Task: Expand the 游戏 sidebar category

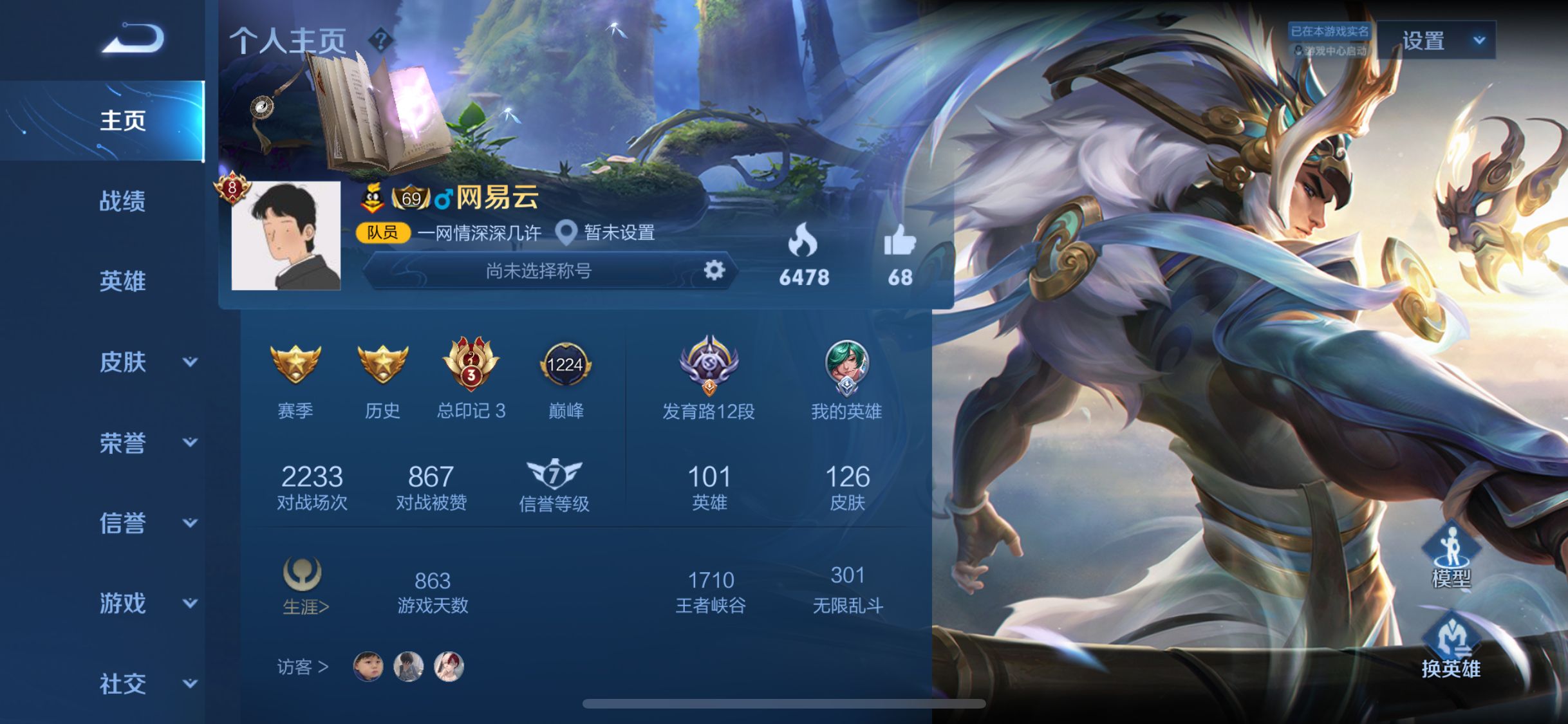Action: point(147,604)
